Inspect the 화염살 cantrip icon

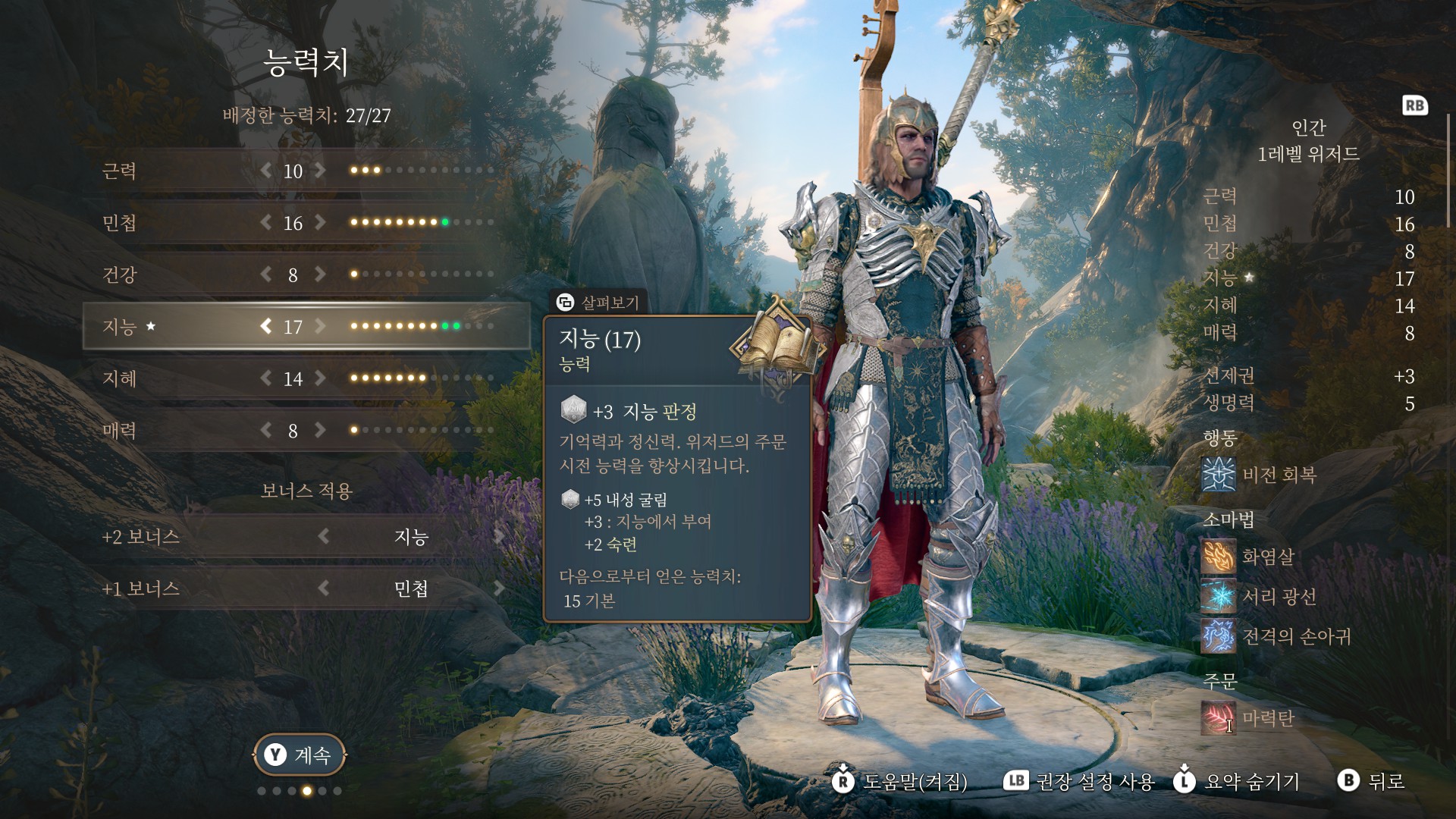click(x=1218, y=557)
